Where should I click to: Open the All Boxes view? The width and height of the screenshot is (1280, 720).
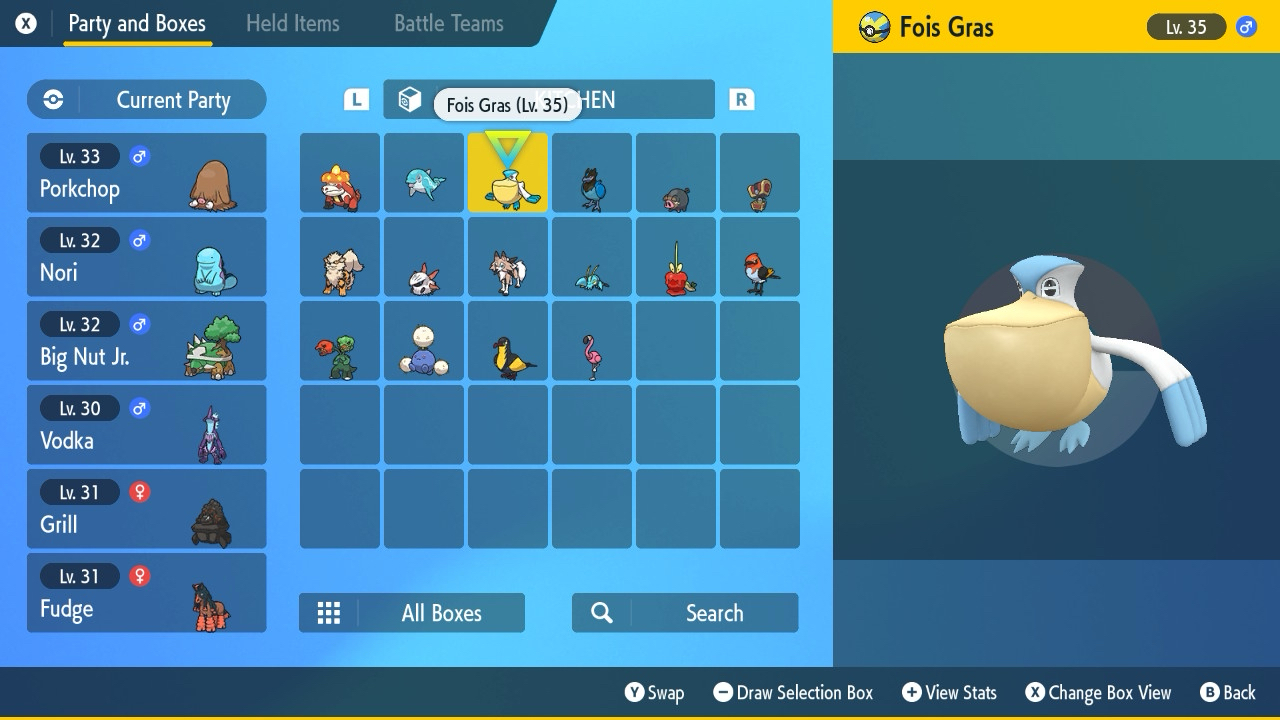(x=412, y=613)
